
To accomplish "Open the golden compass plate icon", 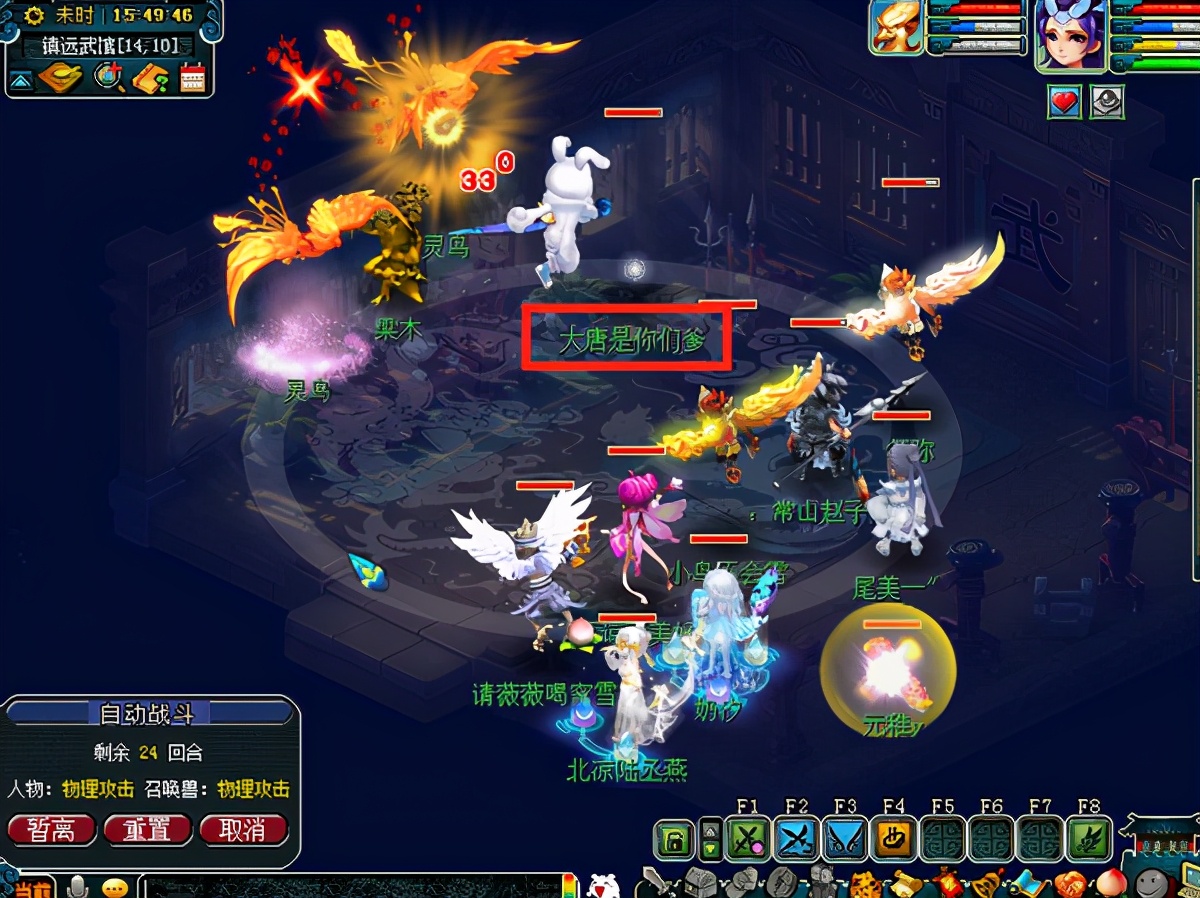I will pyautogui.click(x=61, y=77).
